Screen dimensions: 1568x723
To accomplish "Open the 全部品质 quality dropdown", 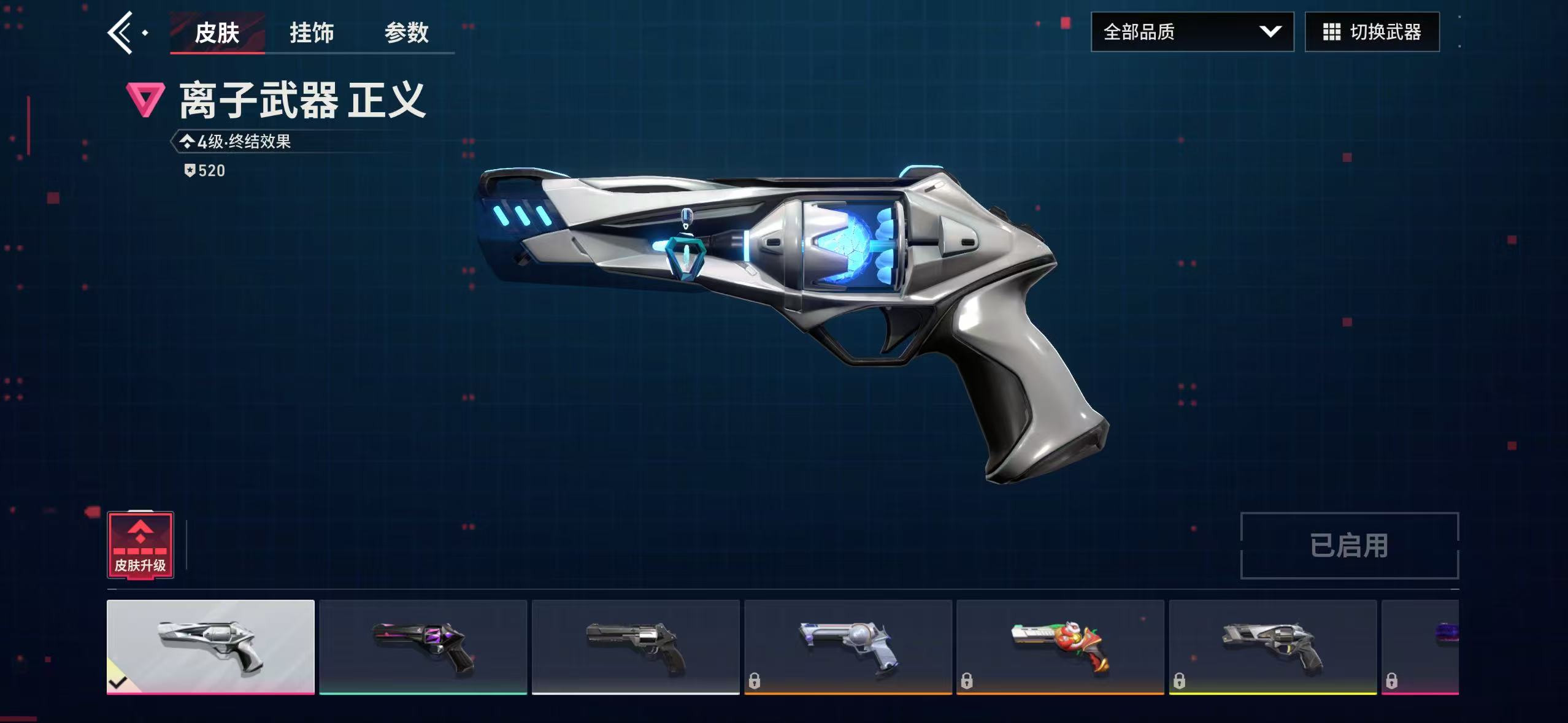I will (1192, 32).
